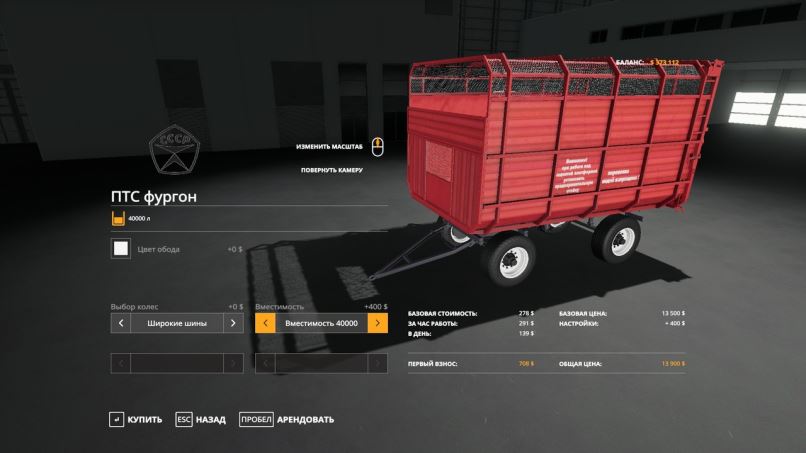Image resolution: width=806 pixels, height=453 pixels.
Task: Open the white rim color swatch
Action: click(x=120, y=249)
